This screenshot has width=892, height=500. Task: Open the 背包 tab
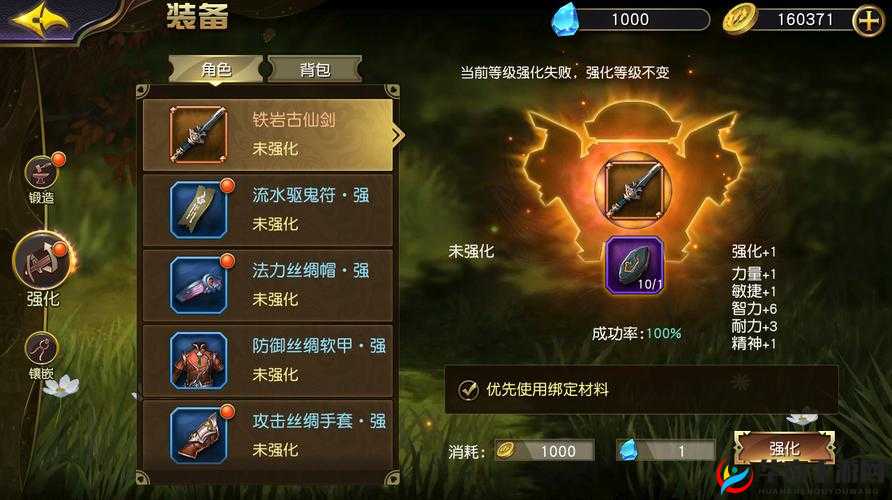(314, 69)
